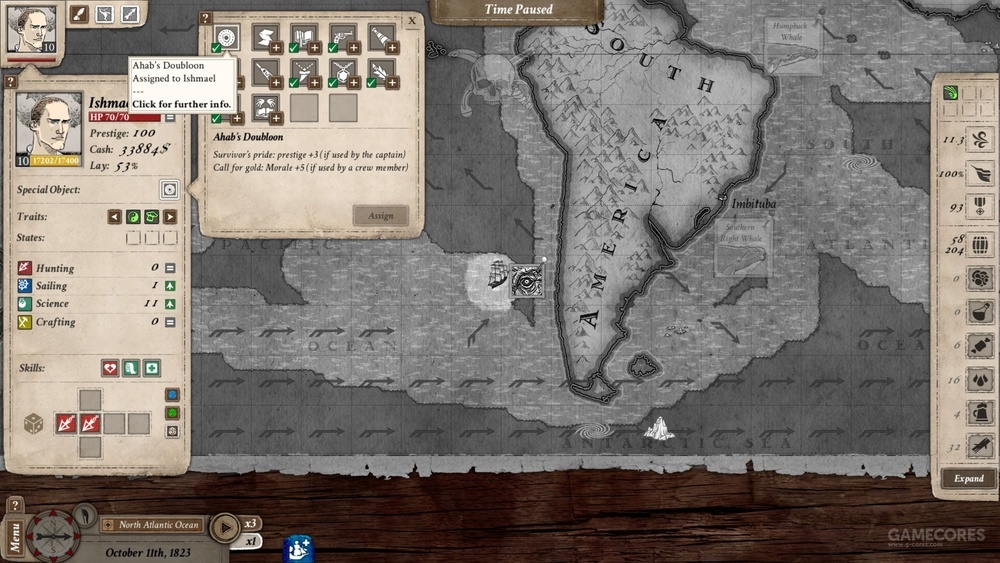Upgrade the Science skill level
Viewport: 1000px width, 563px height.
(170, 304)
